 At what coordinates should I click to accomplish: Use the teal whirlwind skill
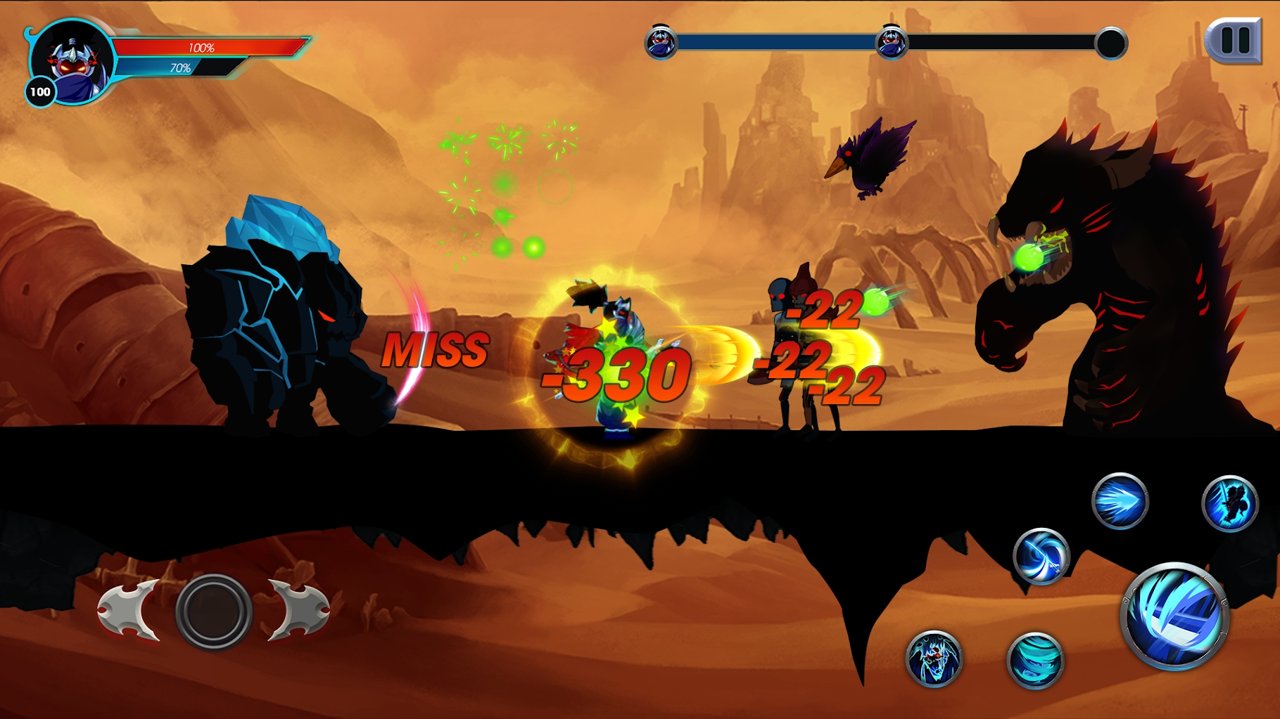(1035, 660)
